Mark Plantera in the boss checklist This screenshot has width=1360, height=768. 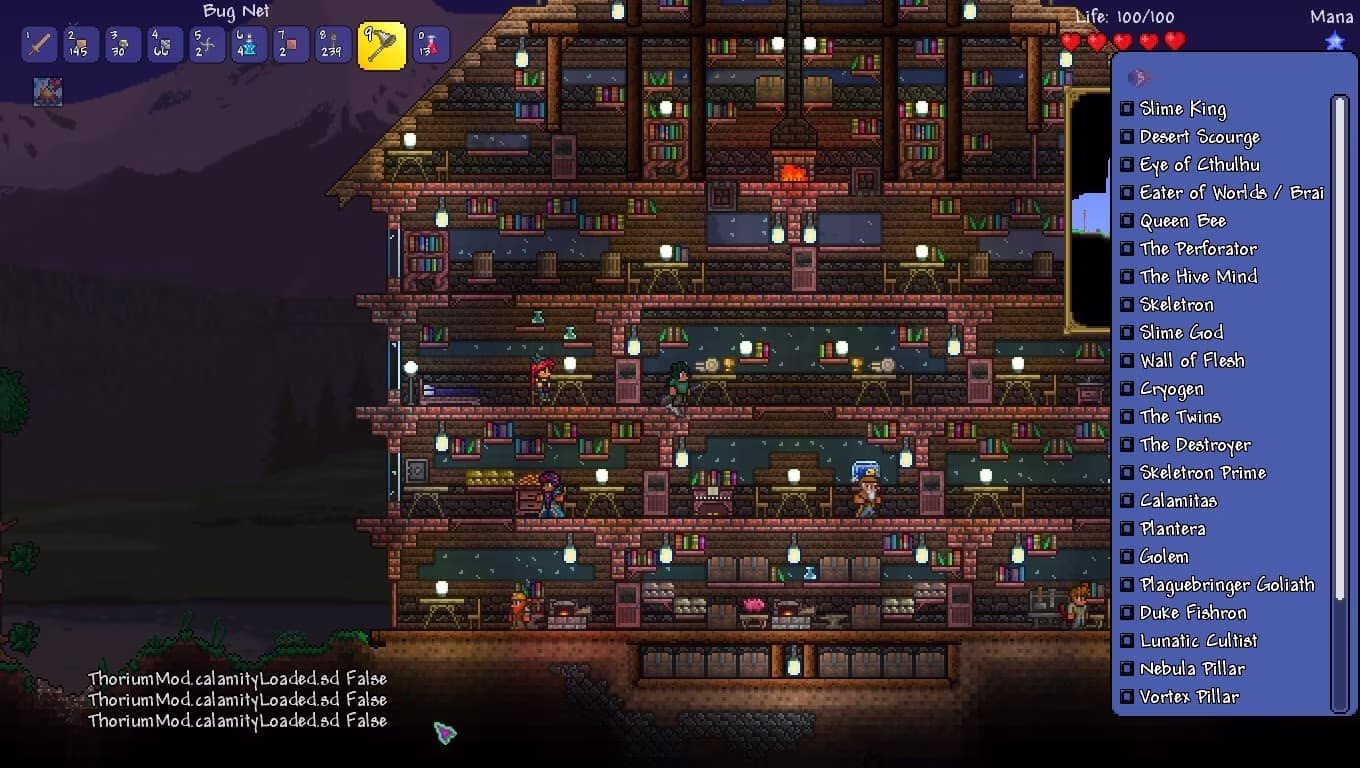pyautogui.click(x=1127, y=529)
